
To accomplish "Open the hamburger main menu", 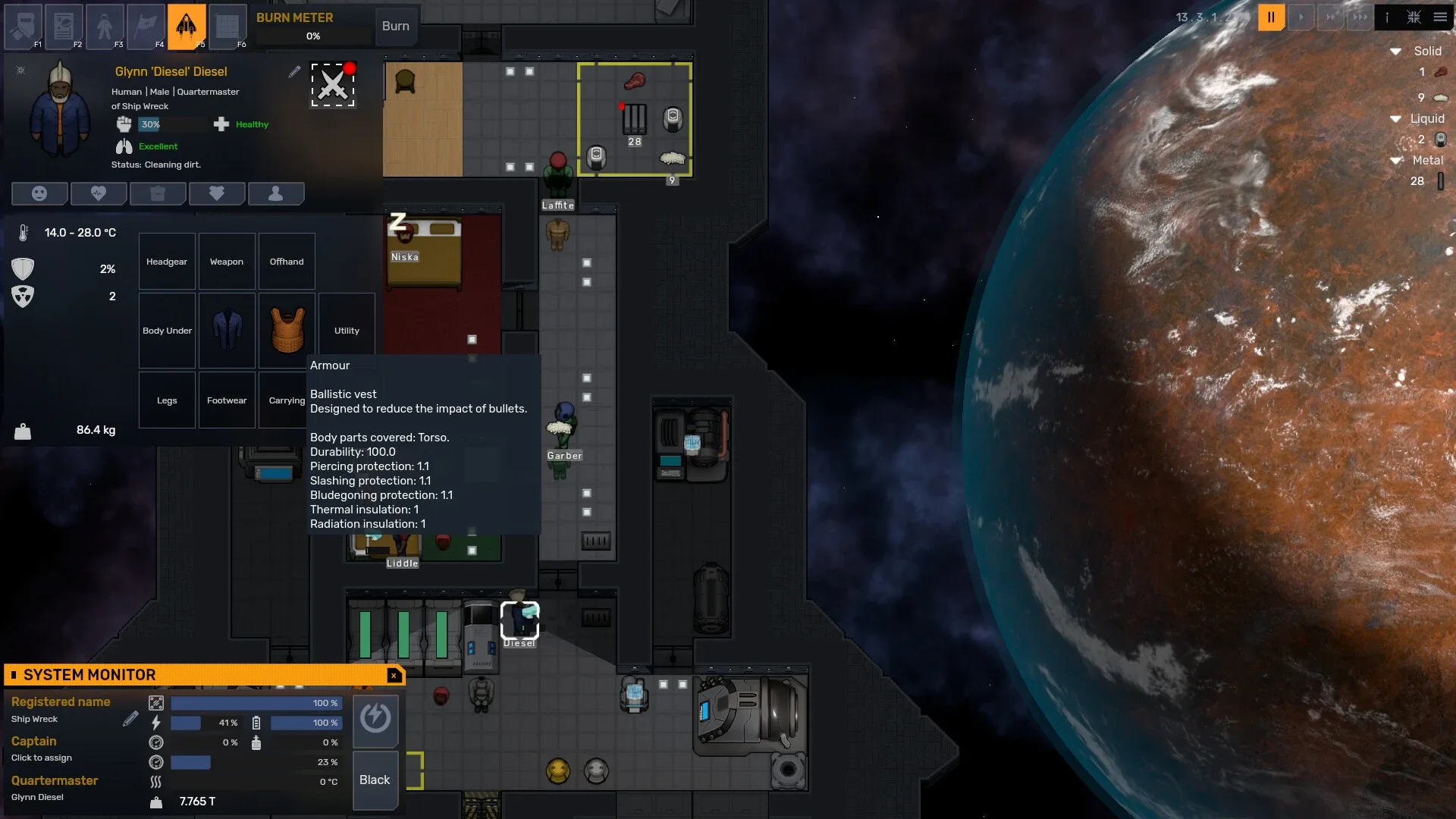I will coord(1440,17).
